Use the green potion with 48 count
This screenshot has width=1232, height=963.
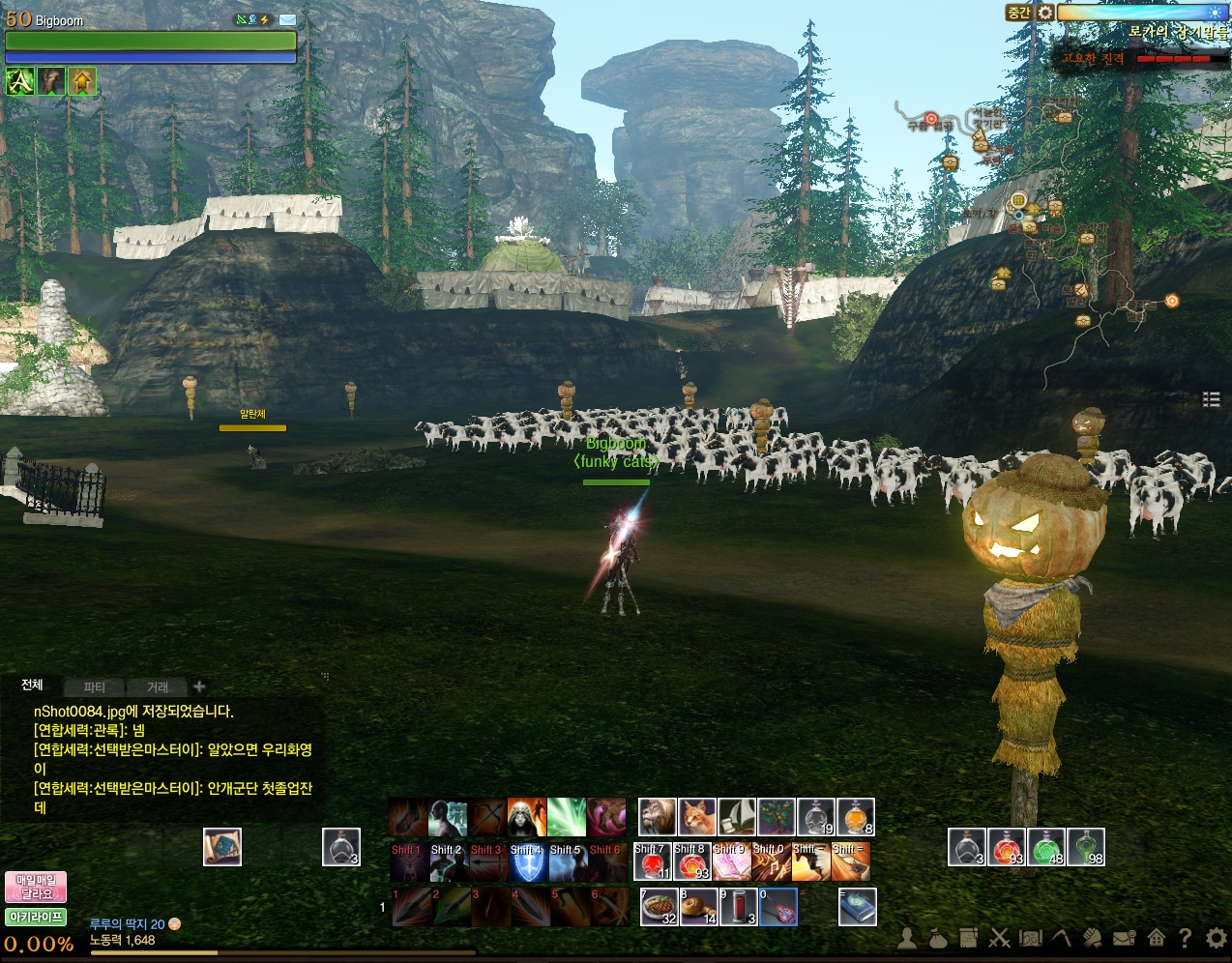coord(1046,847)
